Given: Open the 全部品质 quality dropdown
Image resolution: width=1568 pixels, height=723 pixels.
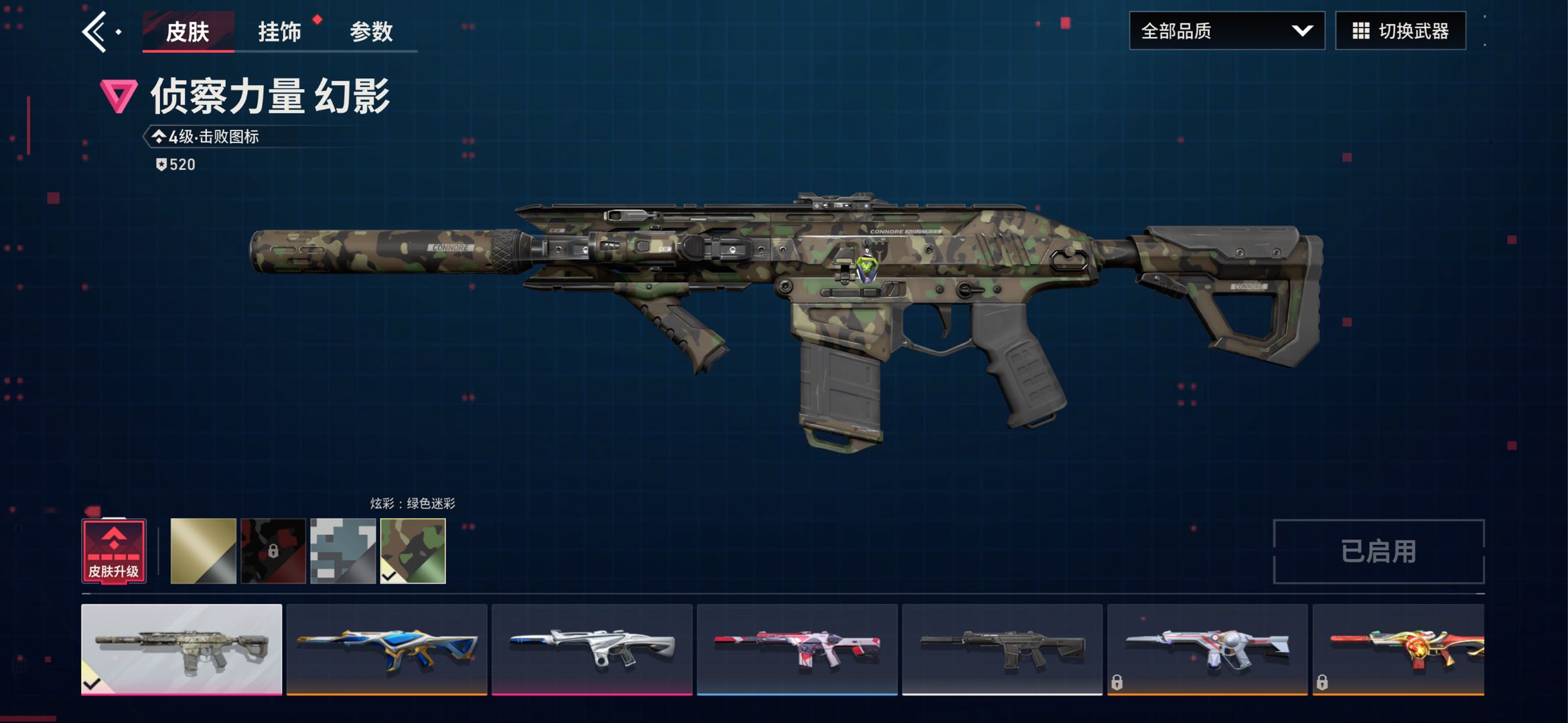Looking at the screenshot, I should point(1226,31).
